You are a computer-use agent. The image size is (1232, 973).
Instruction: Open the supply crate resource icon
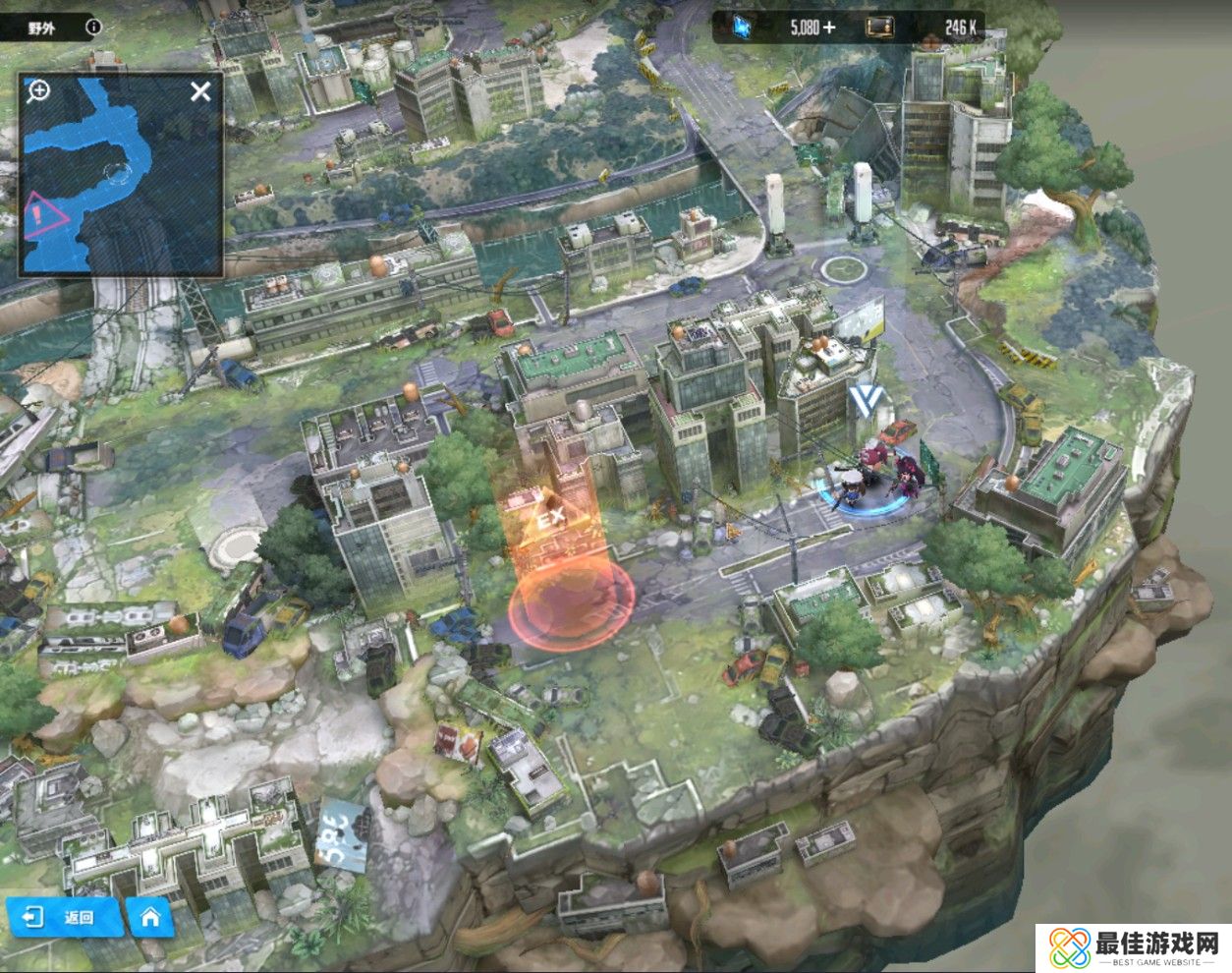tap(879, 27)
